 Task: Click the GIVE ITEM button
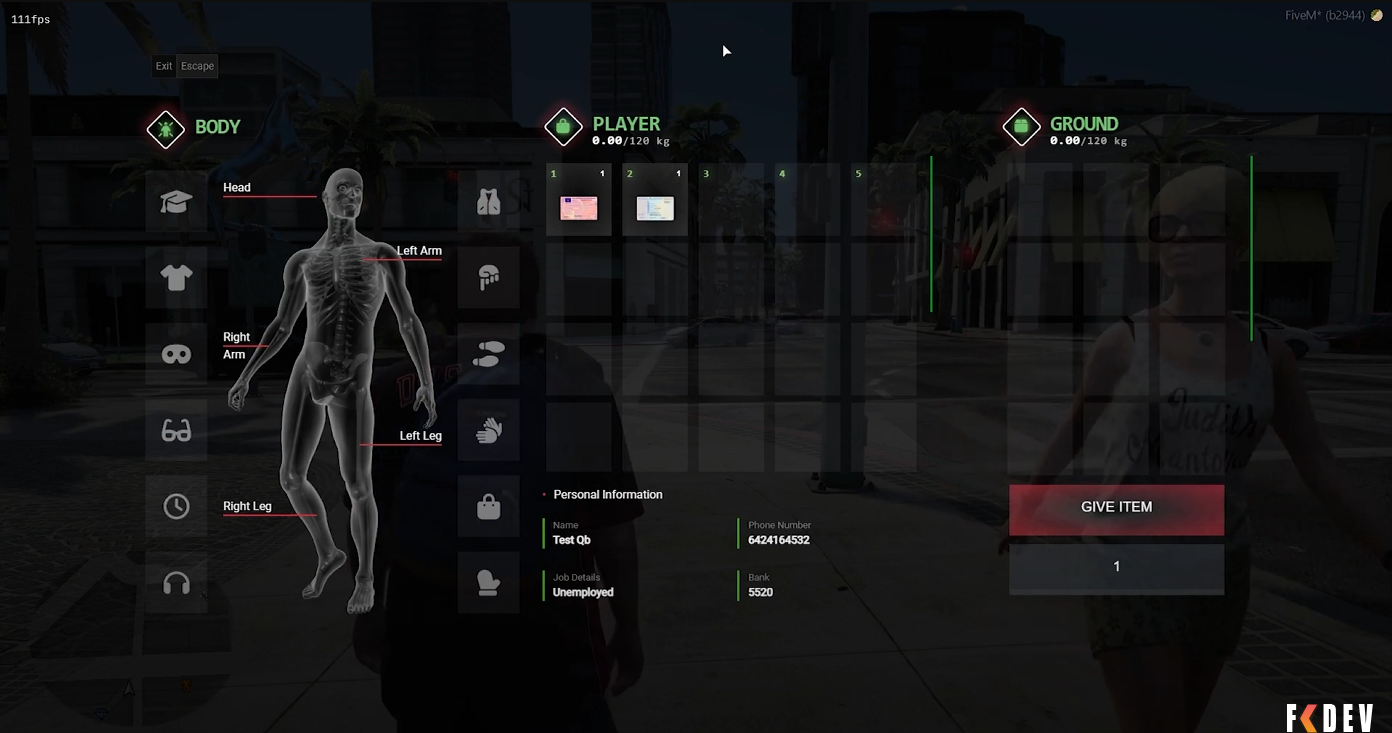1116,508
